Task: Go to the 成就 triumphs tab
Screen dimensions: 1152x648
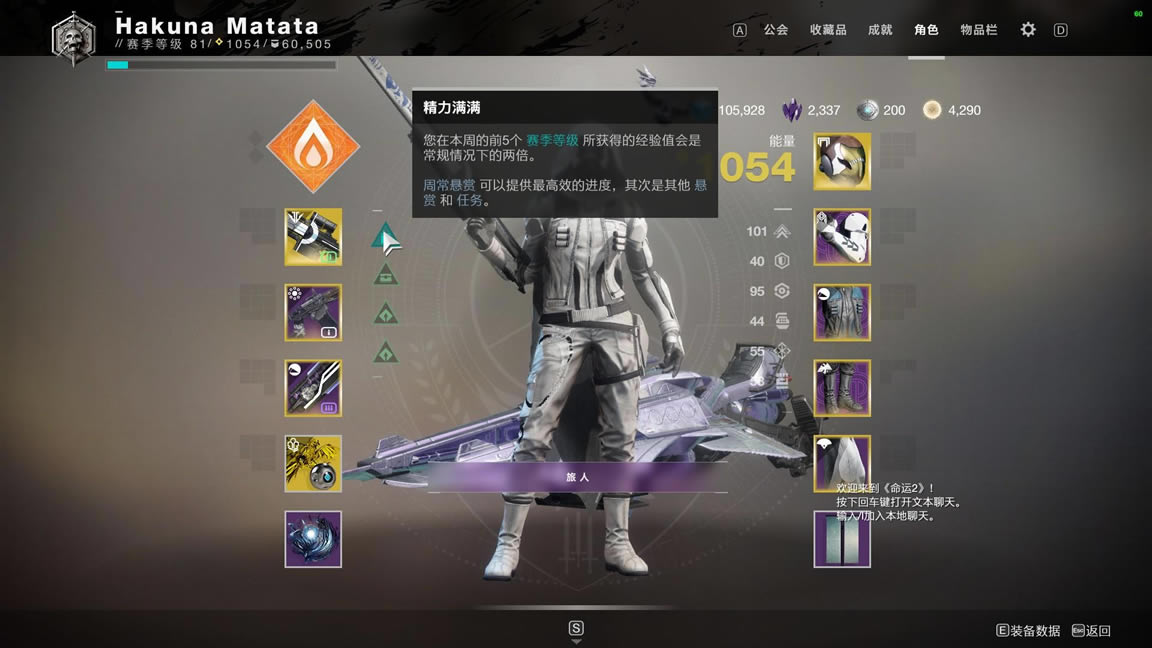Action: tap(880, 30)
